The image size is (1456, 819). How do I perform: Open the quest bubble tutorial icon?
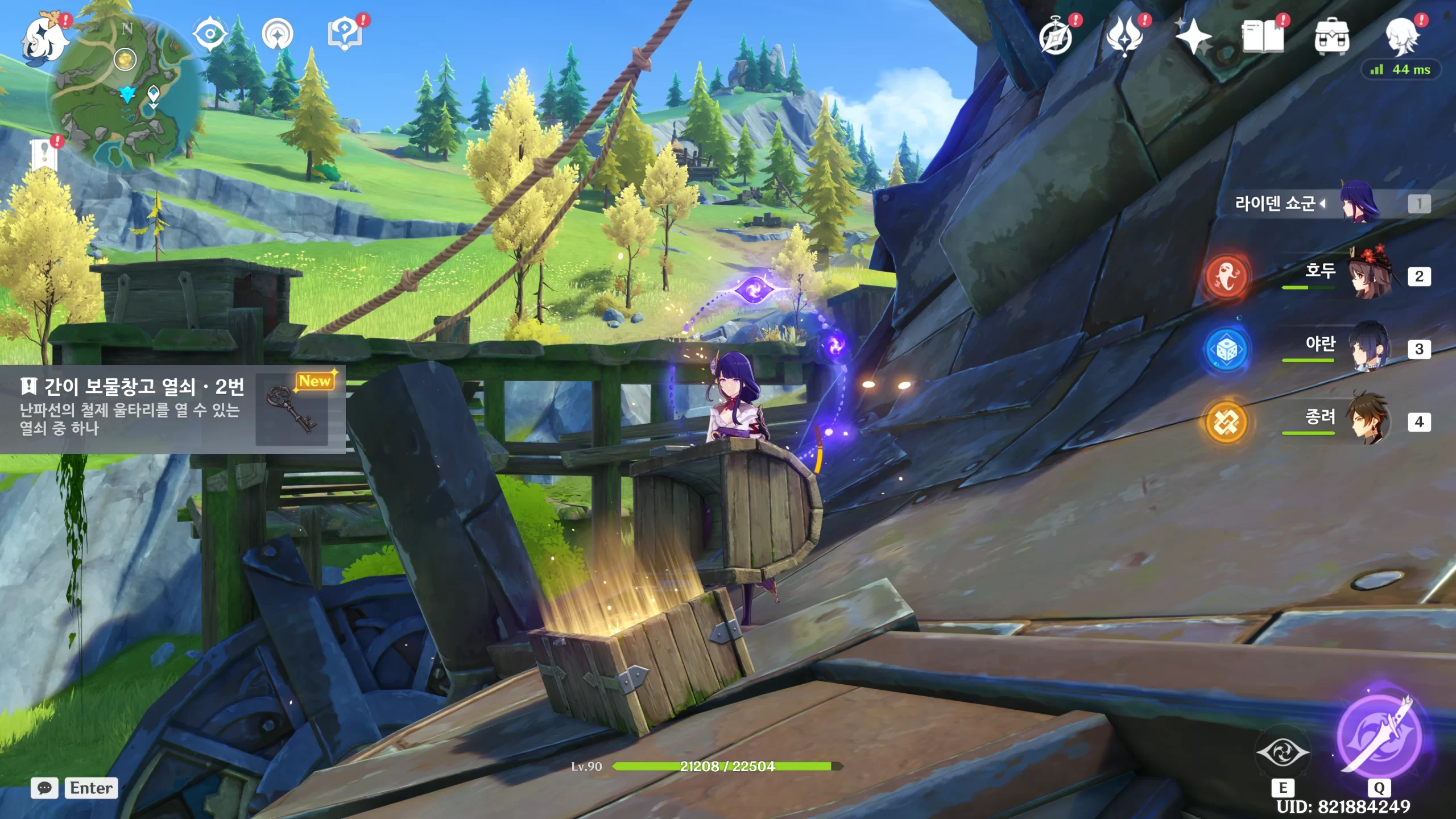[x=344, y=34]
